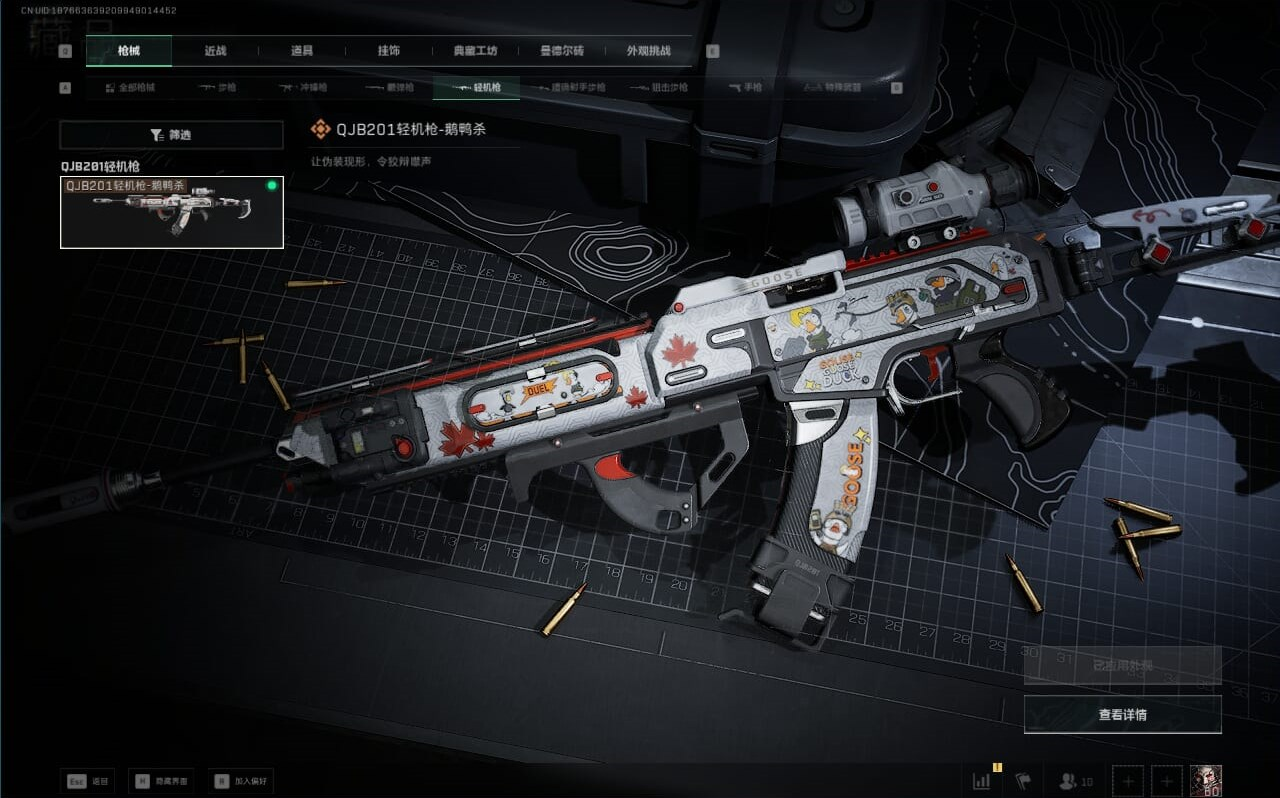1280x798 pixels.
Task: Click the 返回 back button
Action: [89, 781]
